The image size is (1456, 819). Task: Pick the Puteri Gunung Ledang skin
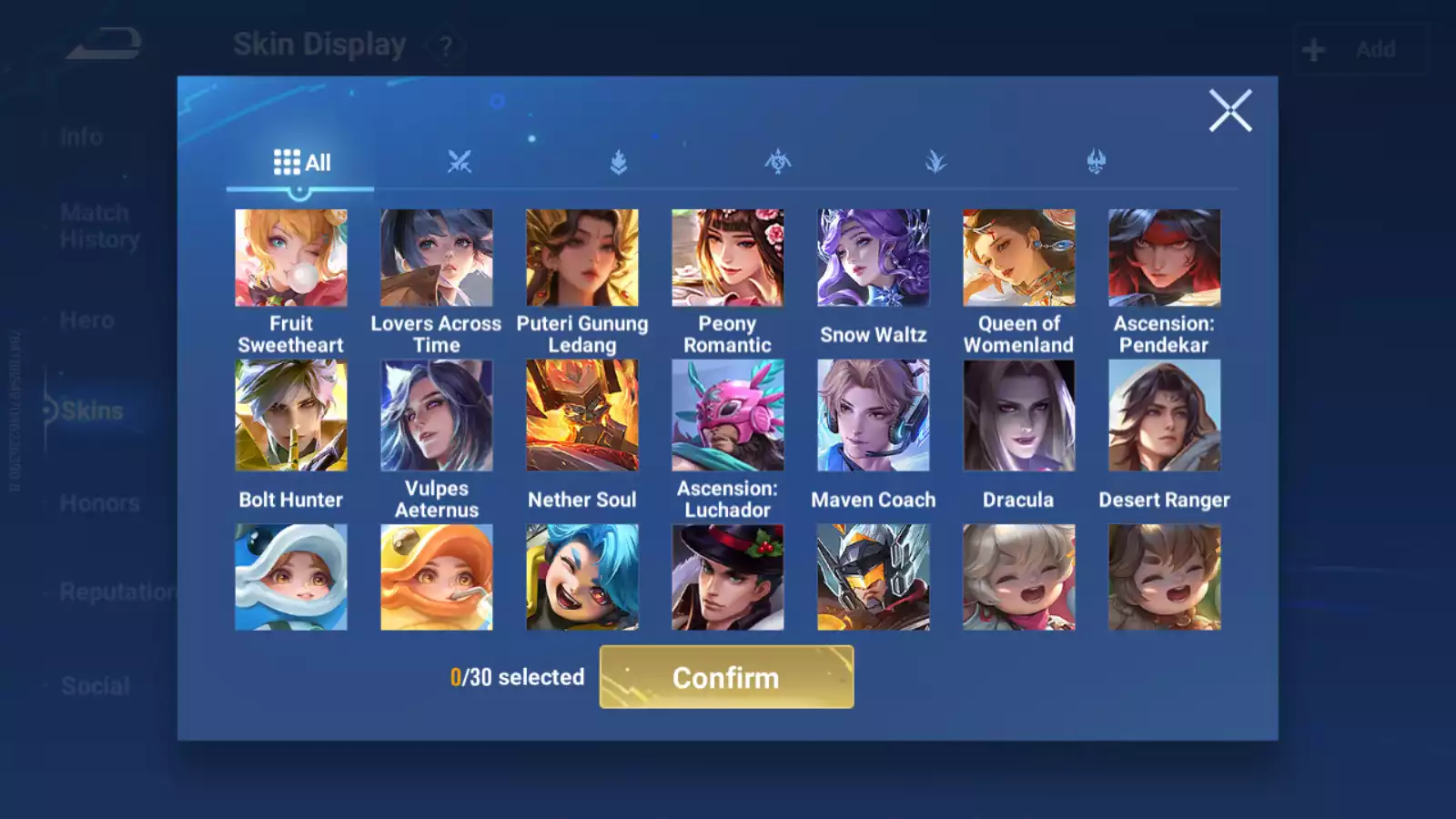pyautogui.click(x=582, y=258)
